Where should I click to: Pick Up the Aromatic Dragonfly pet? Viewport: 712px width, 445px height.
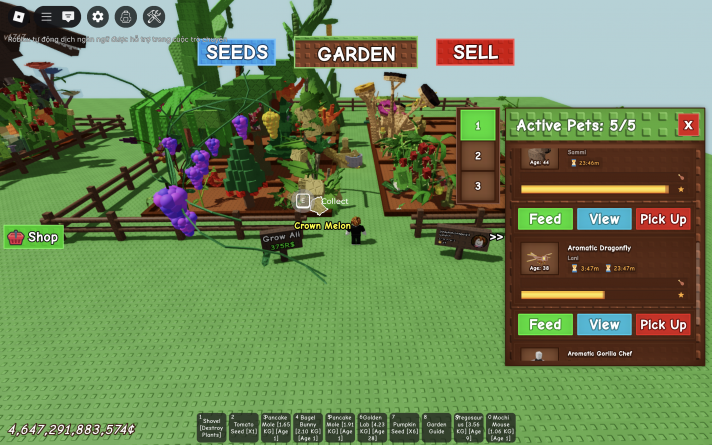pos(663,325)
